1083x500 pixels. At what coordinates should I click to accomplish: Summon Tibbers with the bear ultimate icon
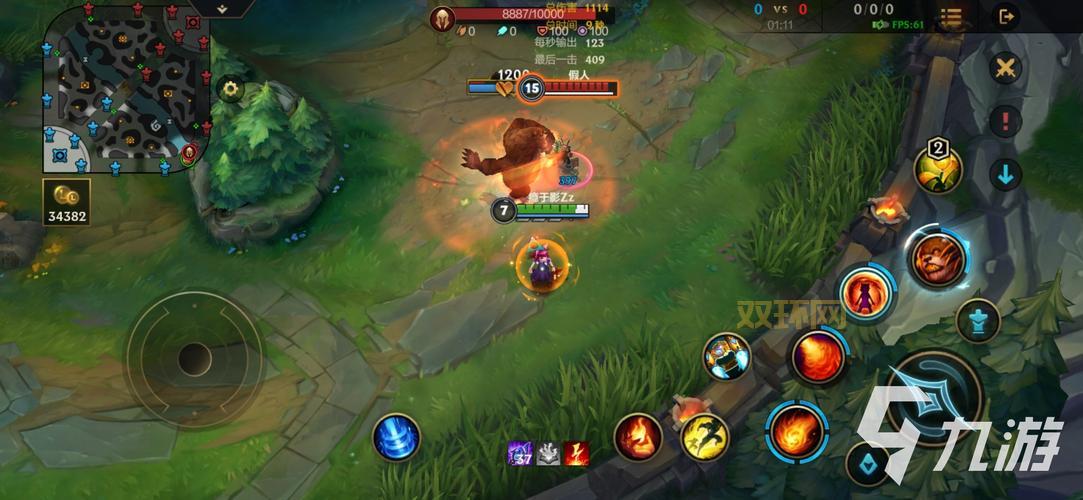click(x=937, y=258)
